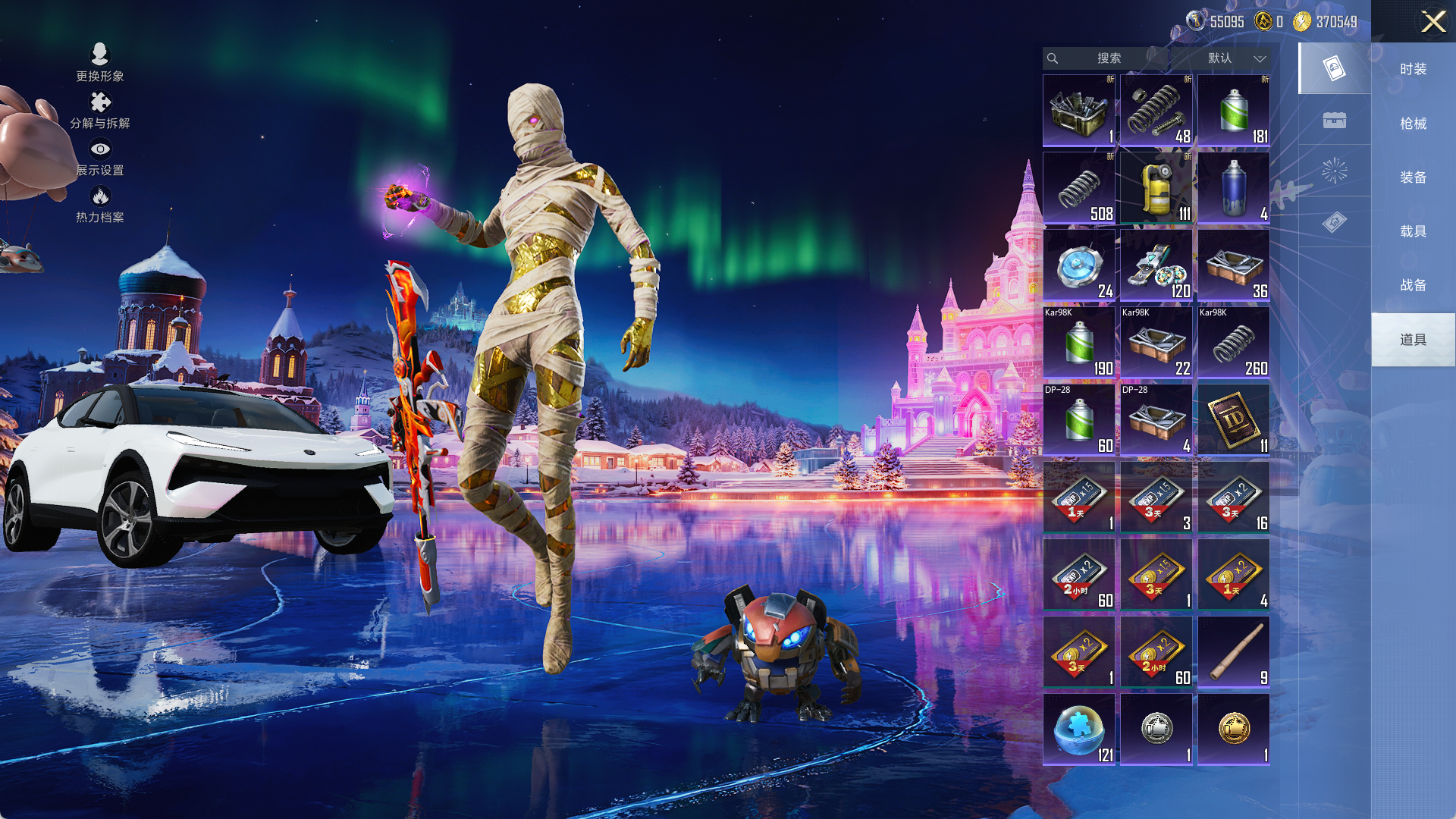Select the Kar98K green paint can
The height and width of the screenshot is (819, 1456).
1078,342
